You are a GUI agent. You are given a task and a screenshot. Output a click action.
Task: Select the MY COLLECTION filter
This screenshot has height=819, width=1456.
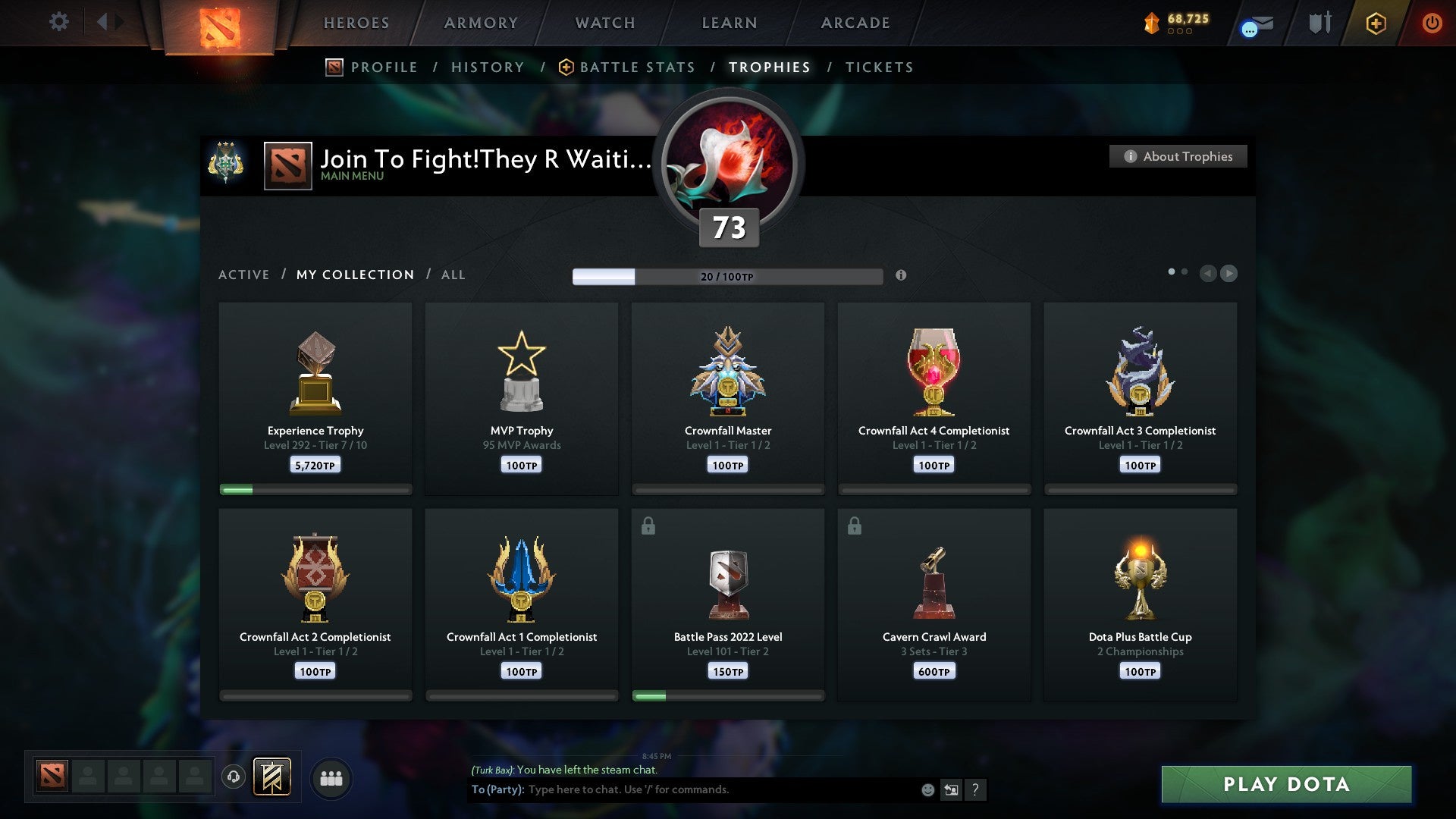[x=354, y=275]
